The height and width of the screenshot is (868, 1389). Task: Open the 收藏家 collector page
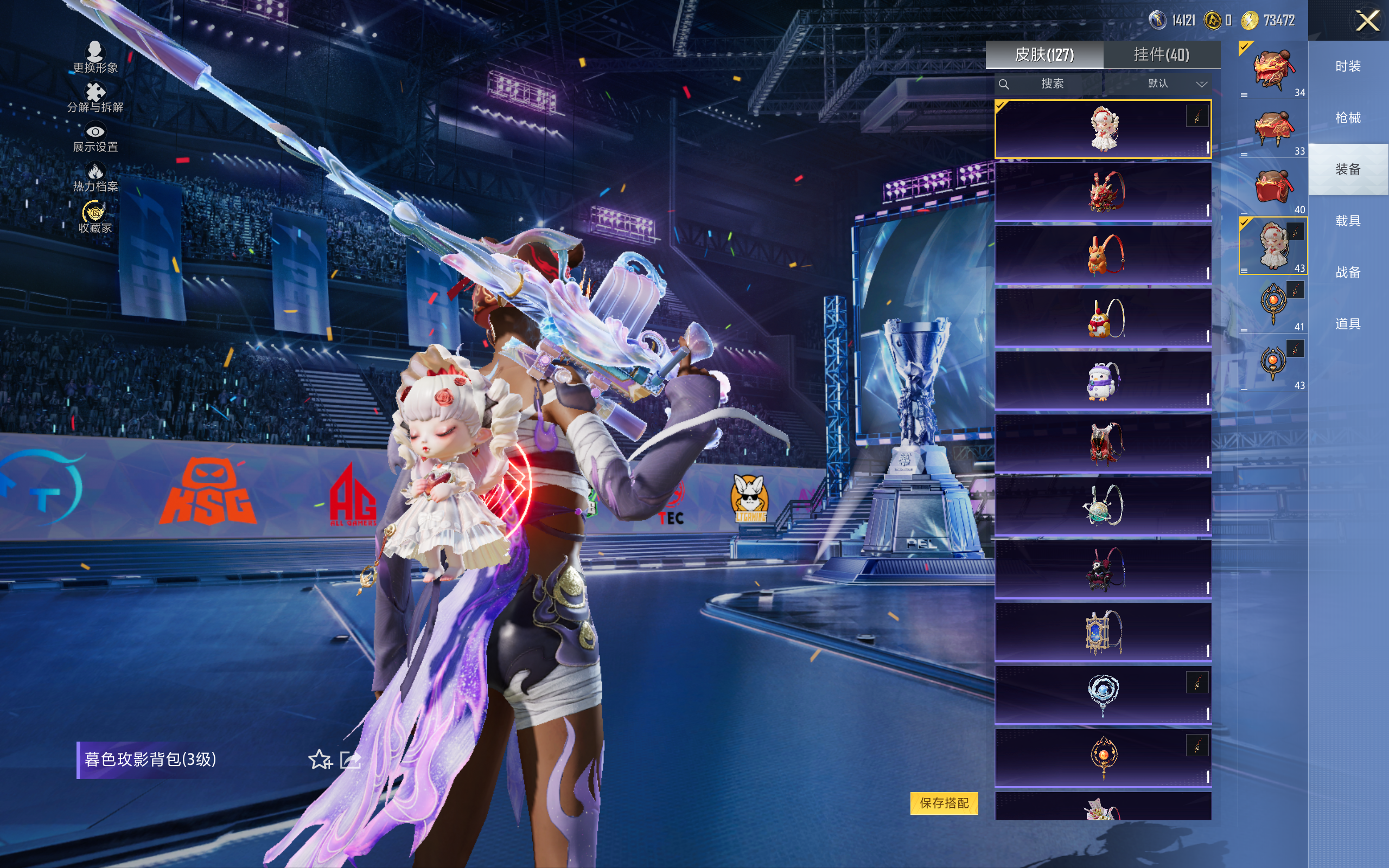pyautogui.click(x=95, y=218)
